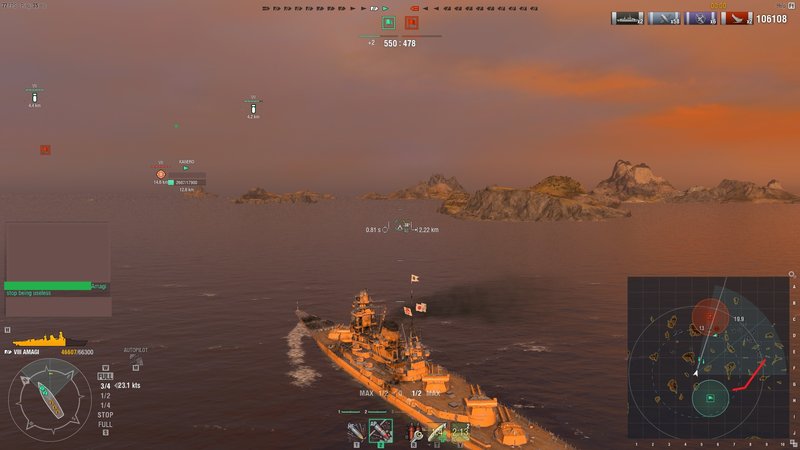The width and height of the screenshot is (800, 450).
Task: Select the targeted enemy ship marker
Action: 160,173
